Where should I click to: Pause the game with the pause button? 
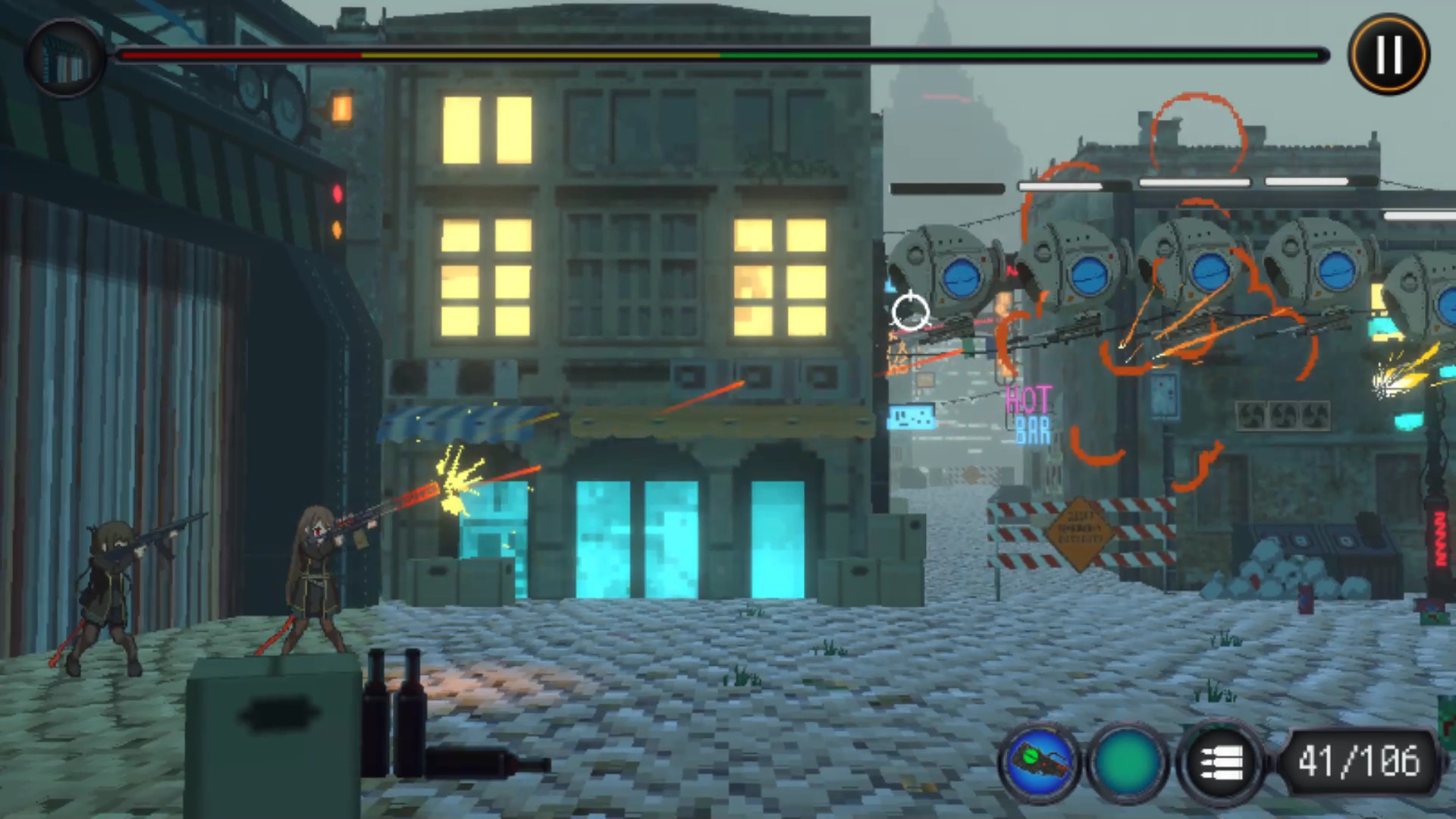1387,53
